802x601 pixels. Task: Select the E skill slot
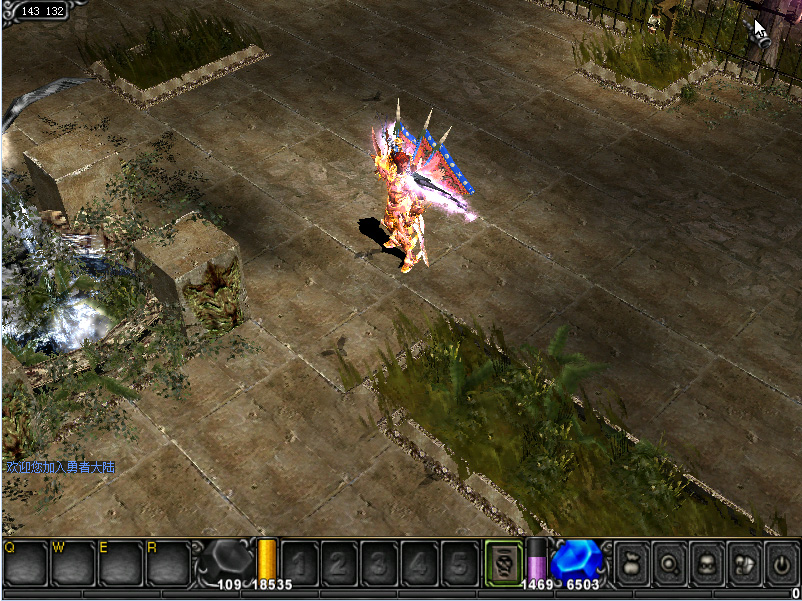pos(120,563)
